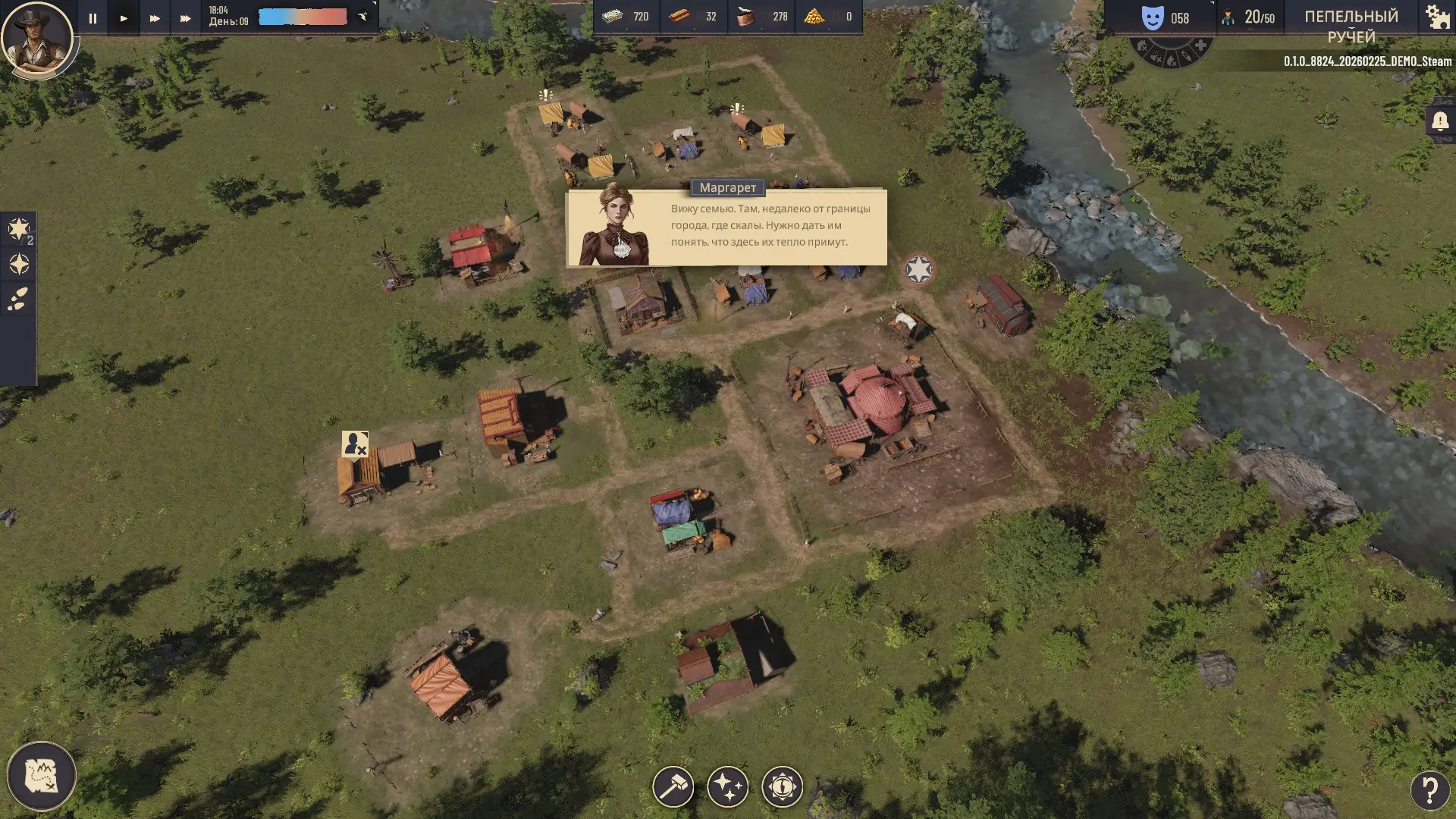
Task: Click the missing worker icon over the cabin
Action: [x=355, y=444]
